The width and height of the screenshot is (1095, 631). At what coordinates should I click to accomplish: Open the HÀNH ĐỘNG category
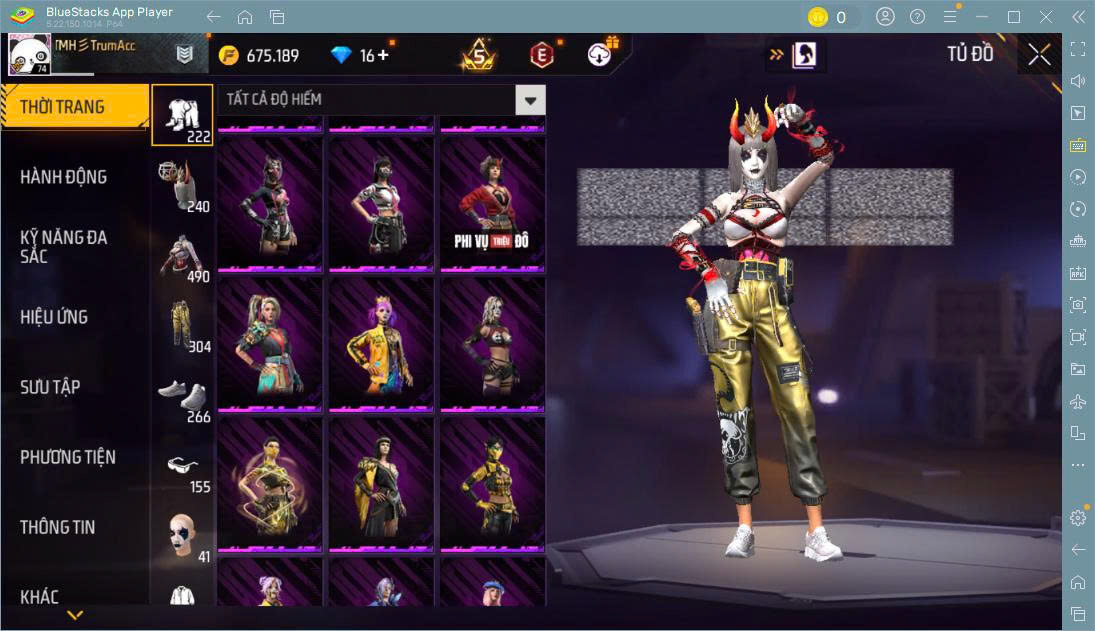[x=64, y=177]
